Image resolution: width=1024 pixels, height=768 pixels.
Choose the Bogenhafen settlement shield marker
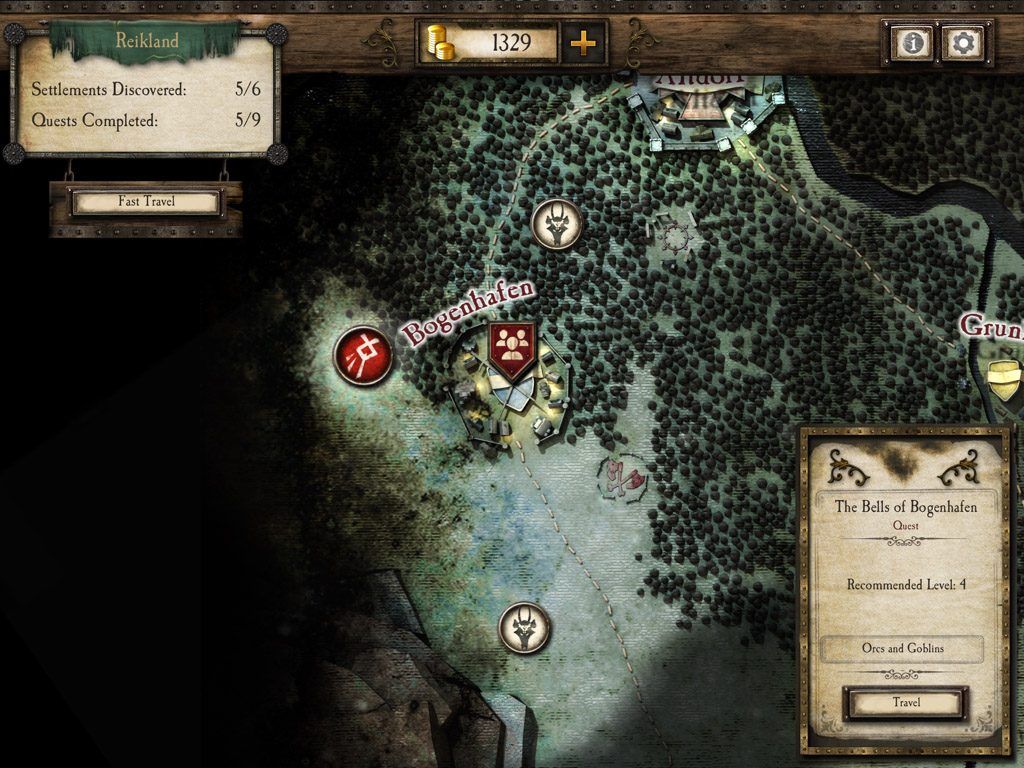click(512, 349)
